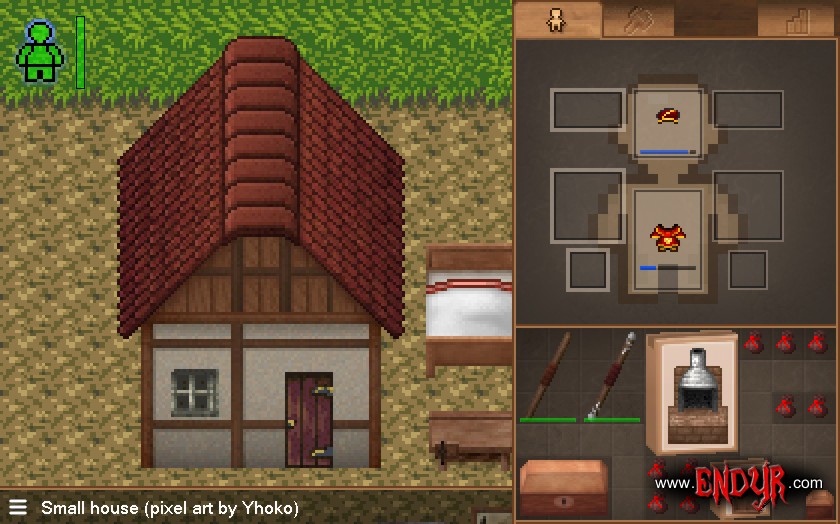Switch to the character equipment tab
The width and height of the screenshot is (840, 524).
[557, 20]
